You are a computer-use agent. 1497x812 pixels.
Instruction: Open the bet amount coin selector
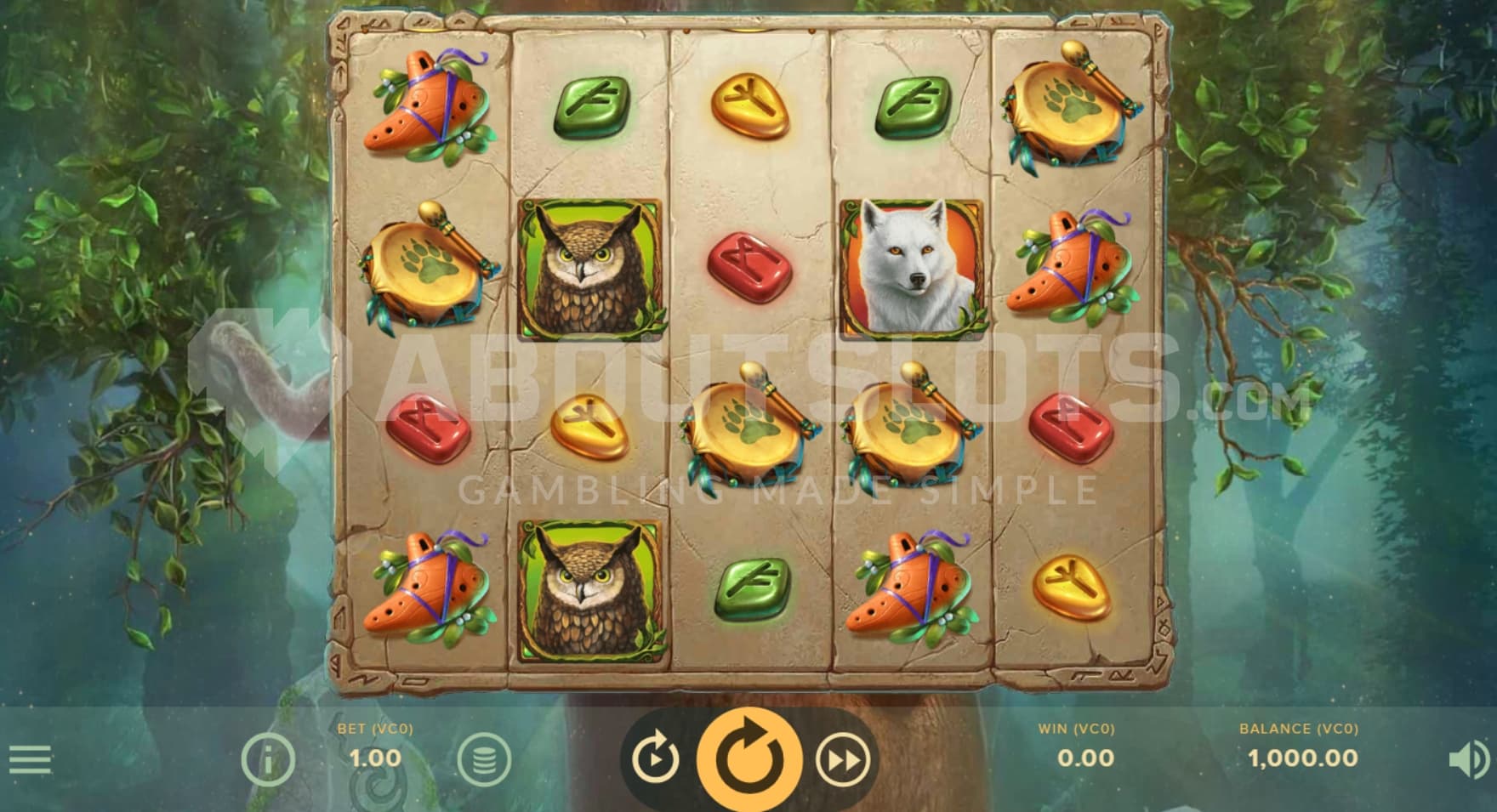pos(485,758)
